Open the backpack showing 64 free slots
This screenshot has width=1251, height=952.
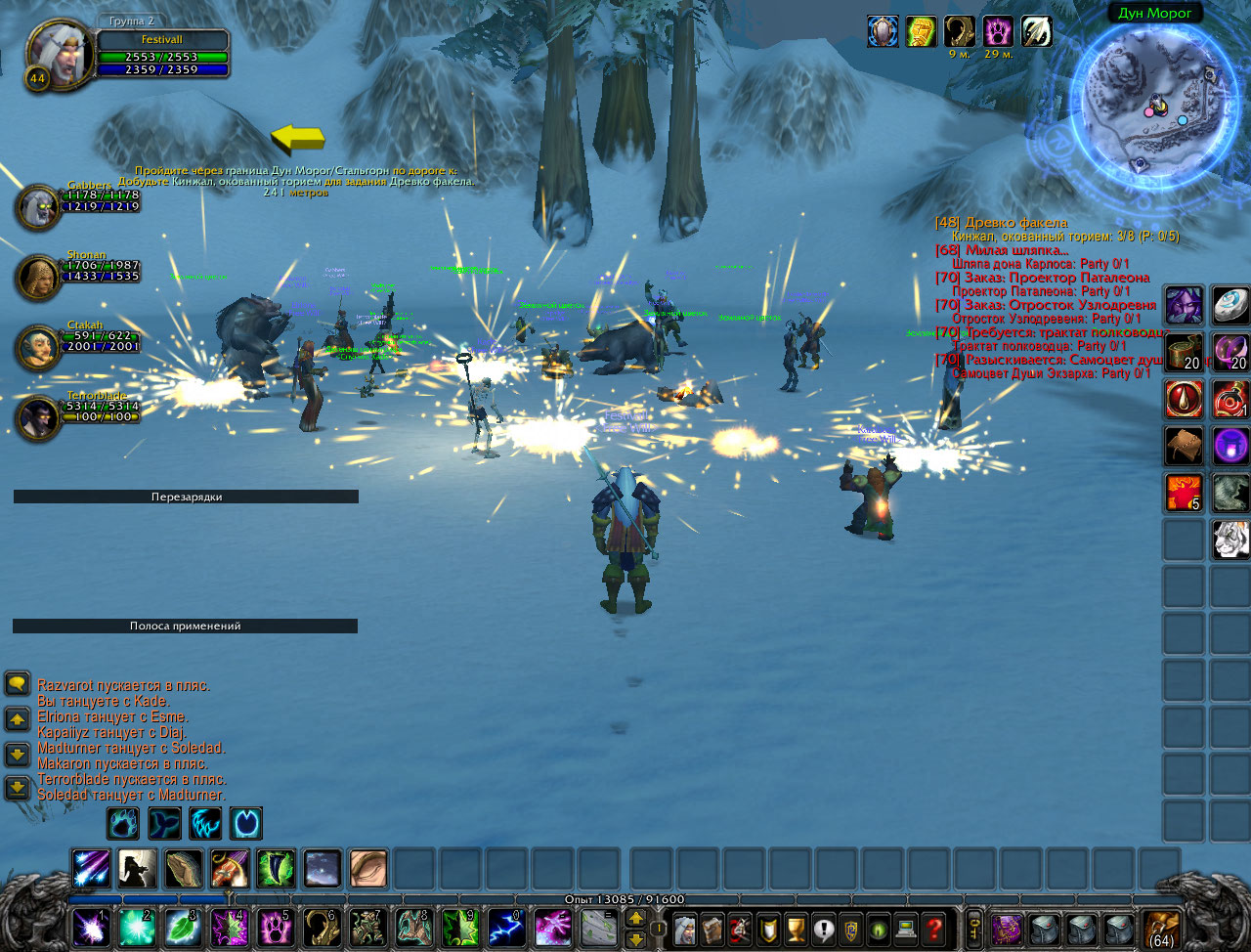(1159, 928)
